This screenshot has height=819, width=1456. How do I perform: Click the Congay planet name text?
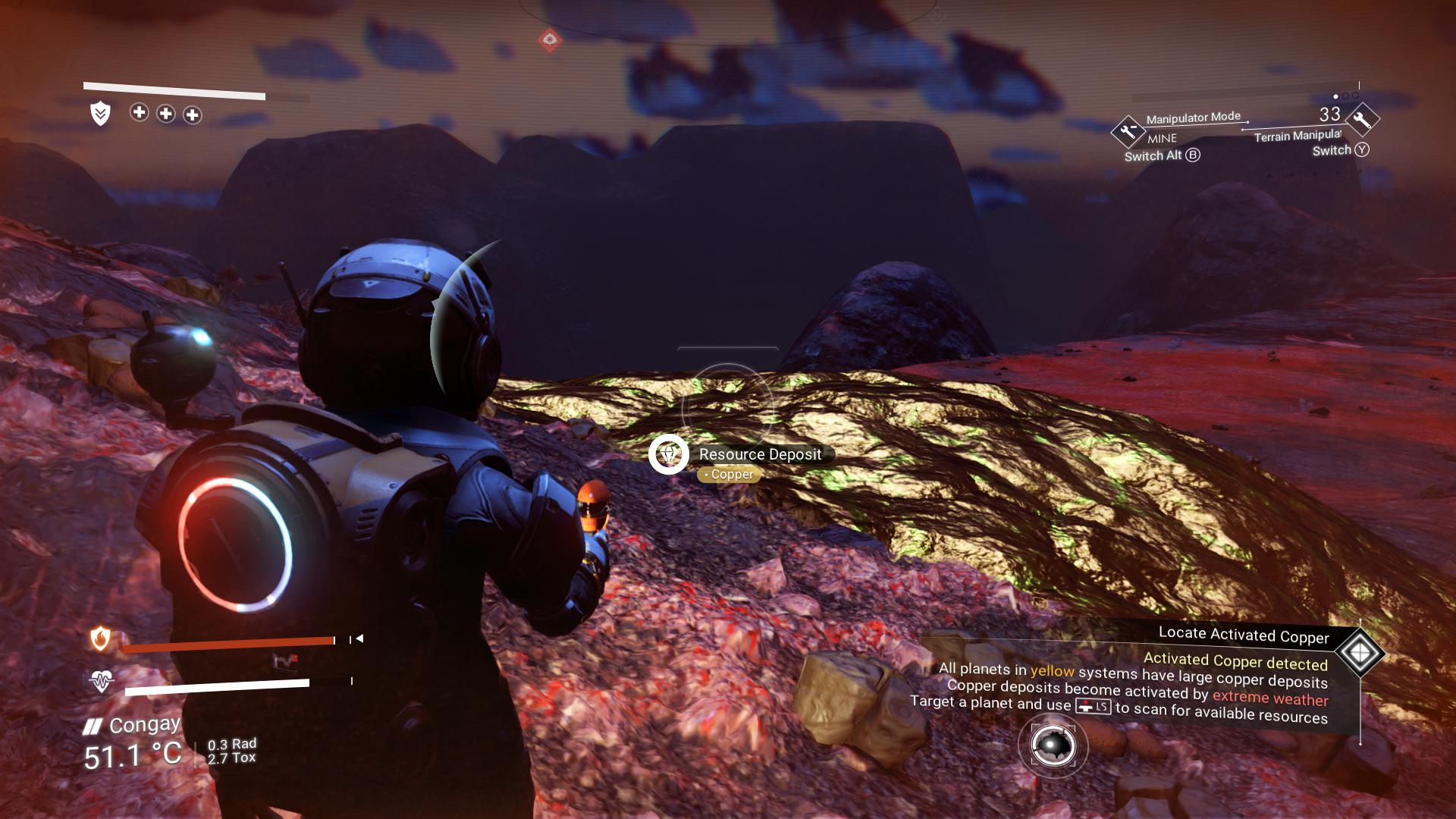145,724
